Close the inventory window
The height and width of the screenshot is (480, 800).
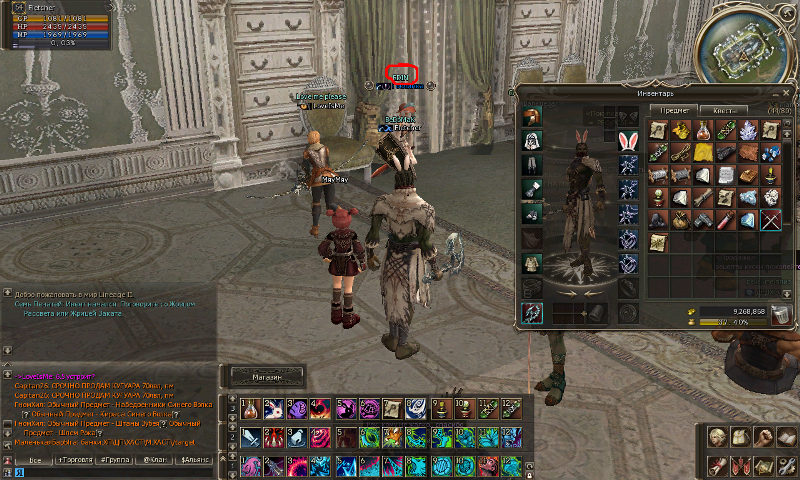(x=788, y=93)
